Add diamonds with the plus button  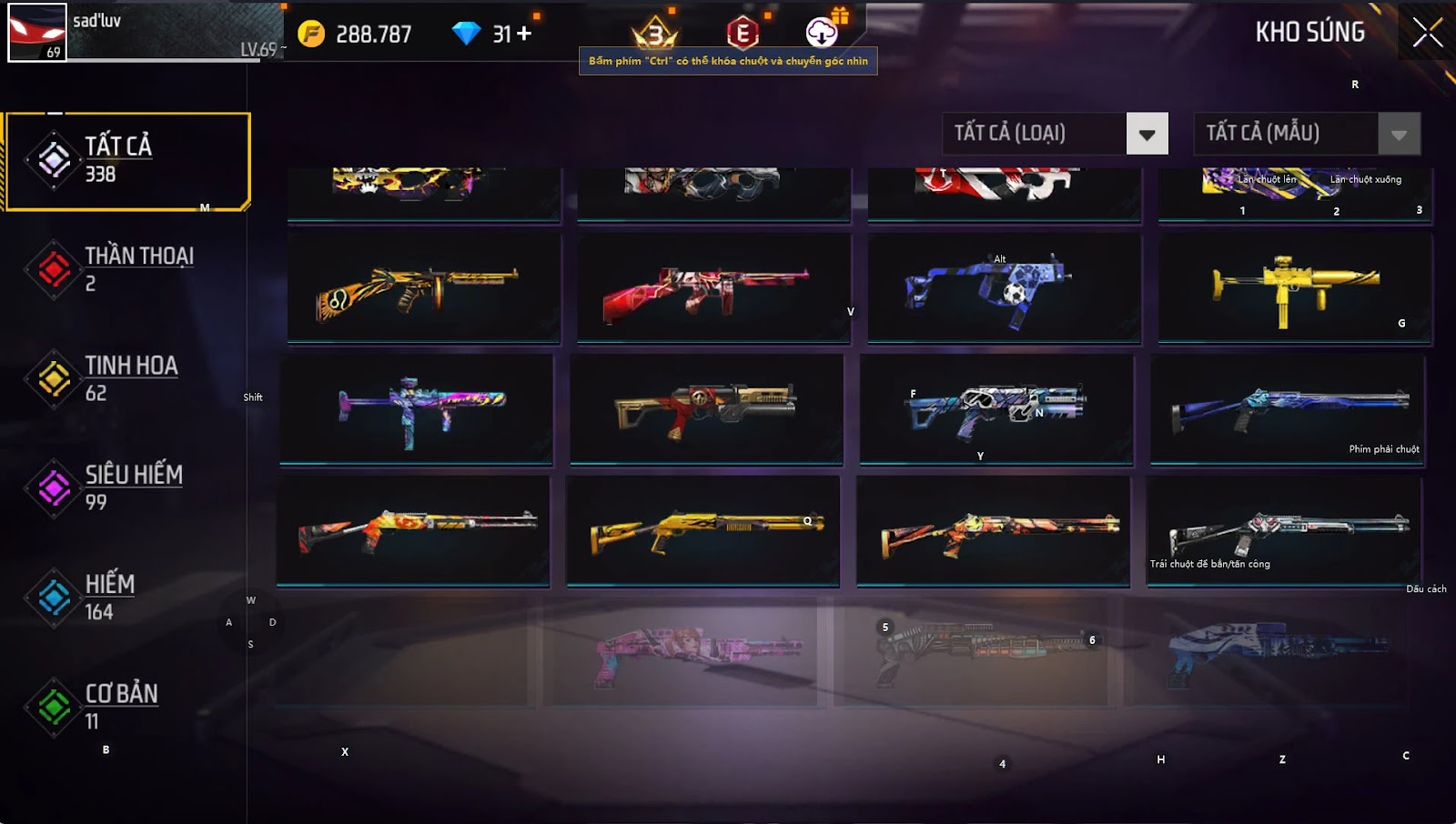pos(524,35)
